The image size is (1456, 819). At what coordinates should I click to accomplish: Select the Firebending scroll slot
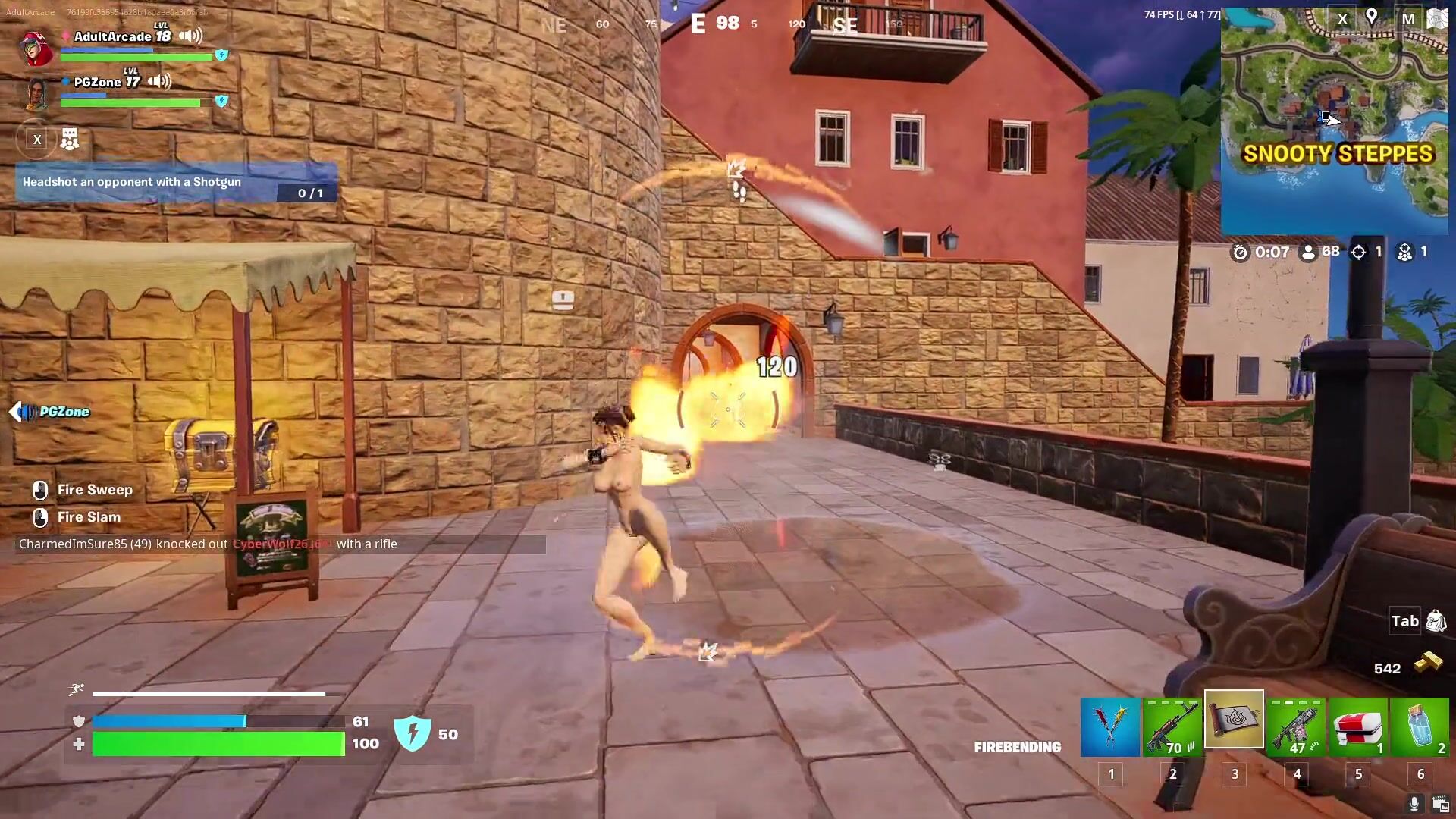pyautogui.click(x=1234, y=720)
